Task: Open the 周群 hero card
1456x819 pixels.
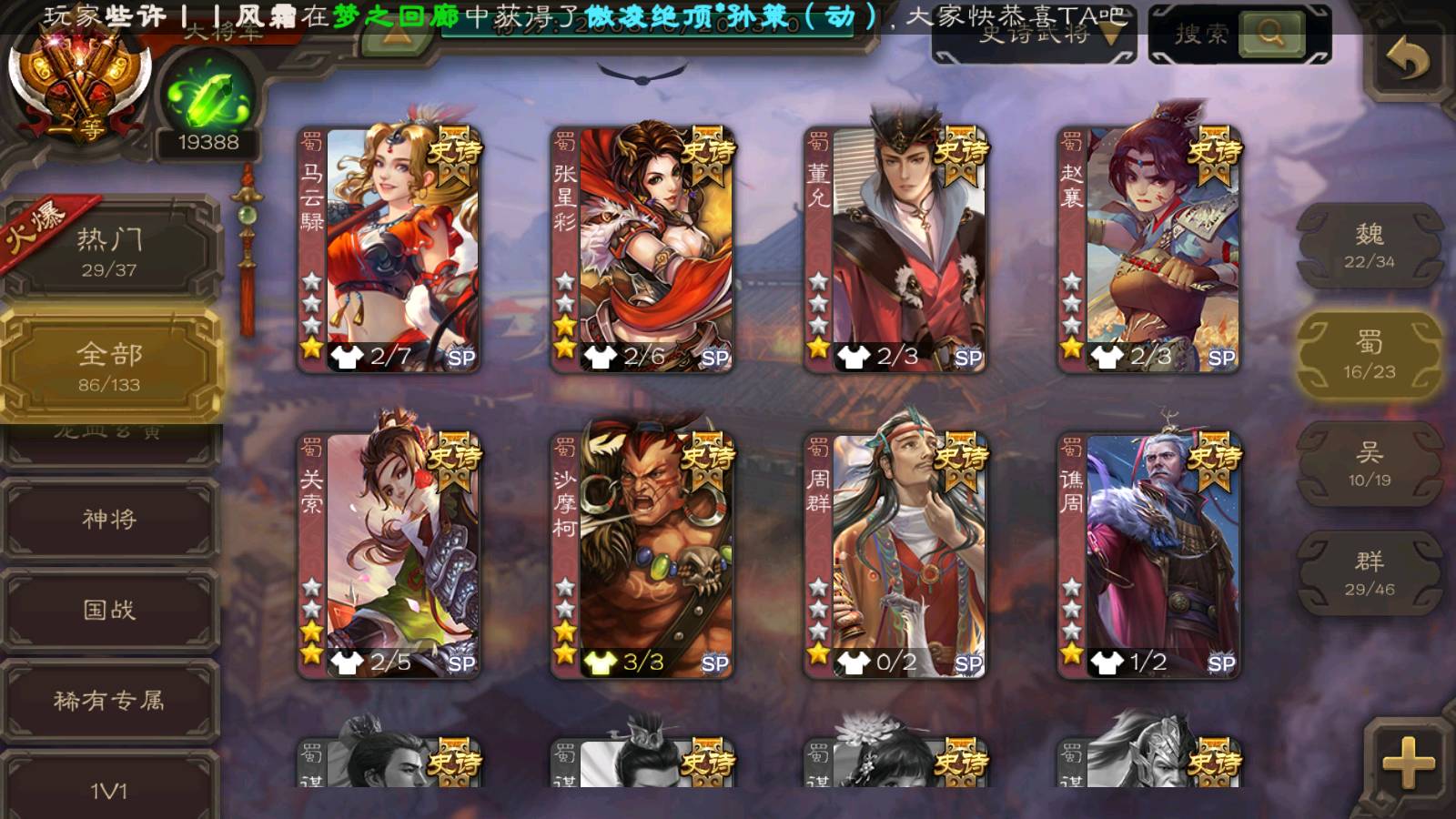Action: tap(895, 555)
